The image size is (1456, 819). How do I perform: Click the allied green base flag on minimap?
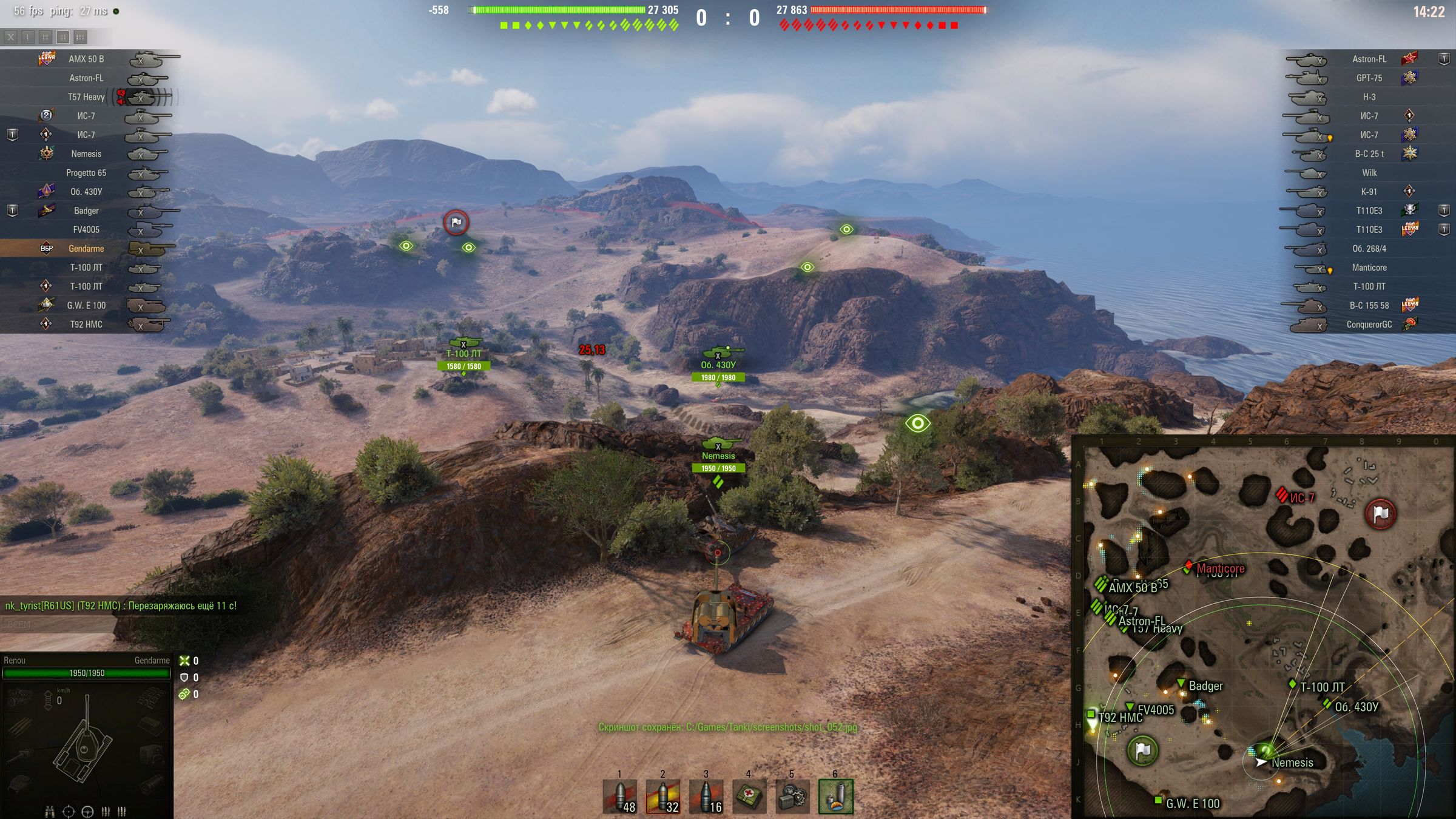coord(1142,750)
